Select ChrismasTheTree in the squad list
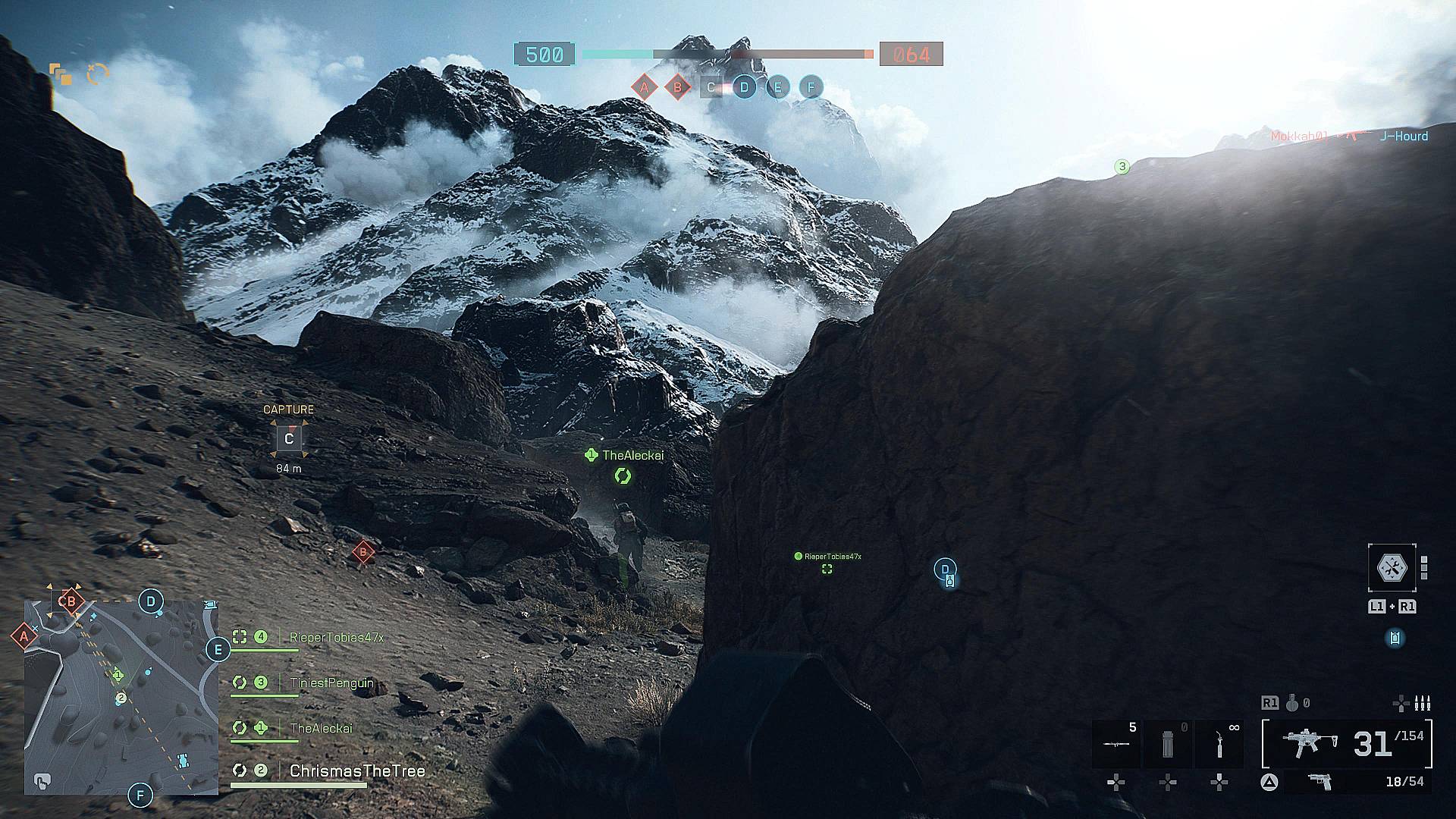The width and height of the screenshot is (1456, 819). 356,771
